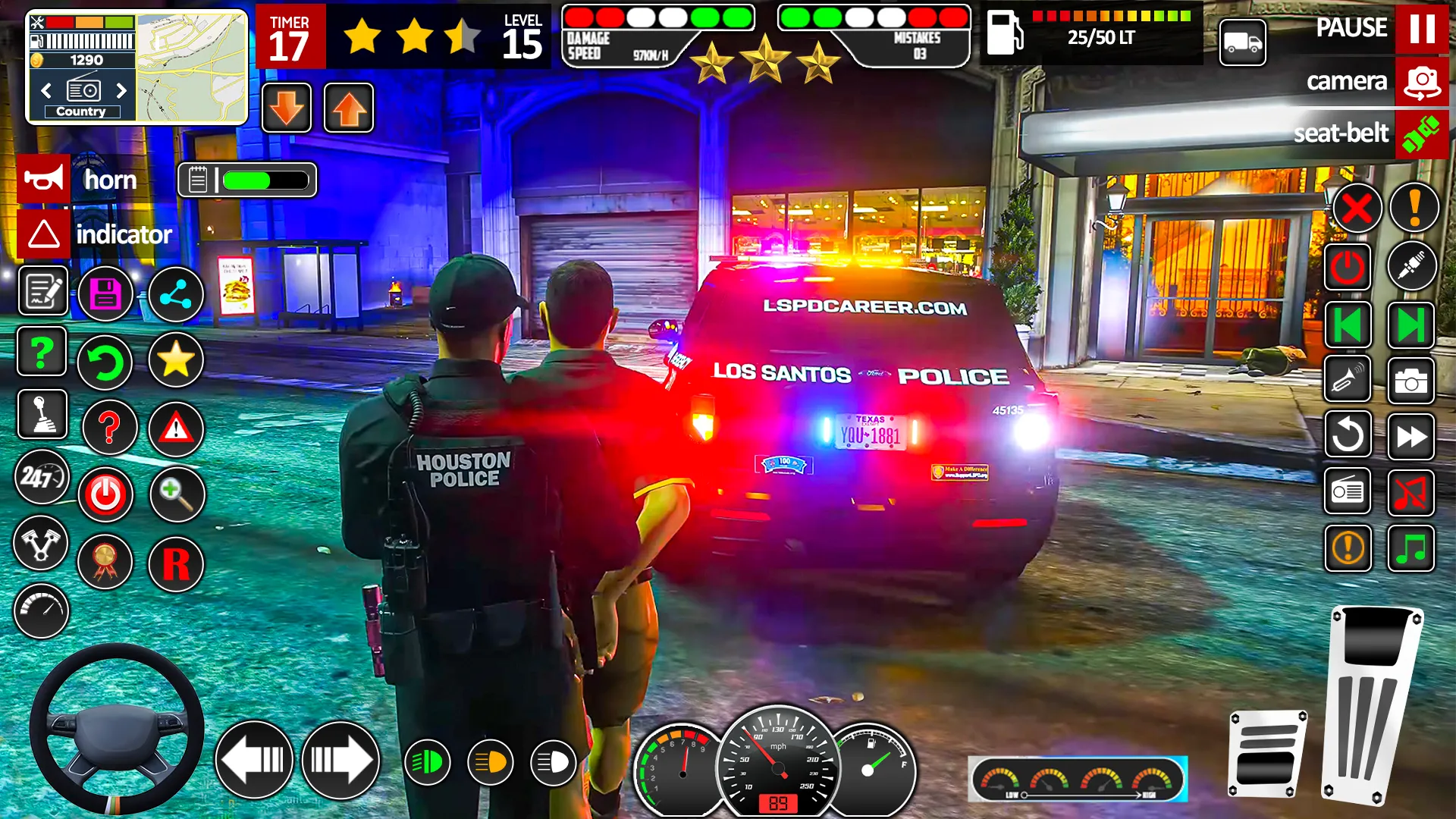Screen dimensions: 1456x819
Task: Switch view using the camera button
Action: tap(1421, 82)
